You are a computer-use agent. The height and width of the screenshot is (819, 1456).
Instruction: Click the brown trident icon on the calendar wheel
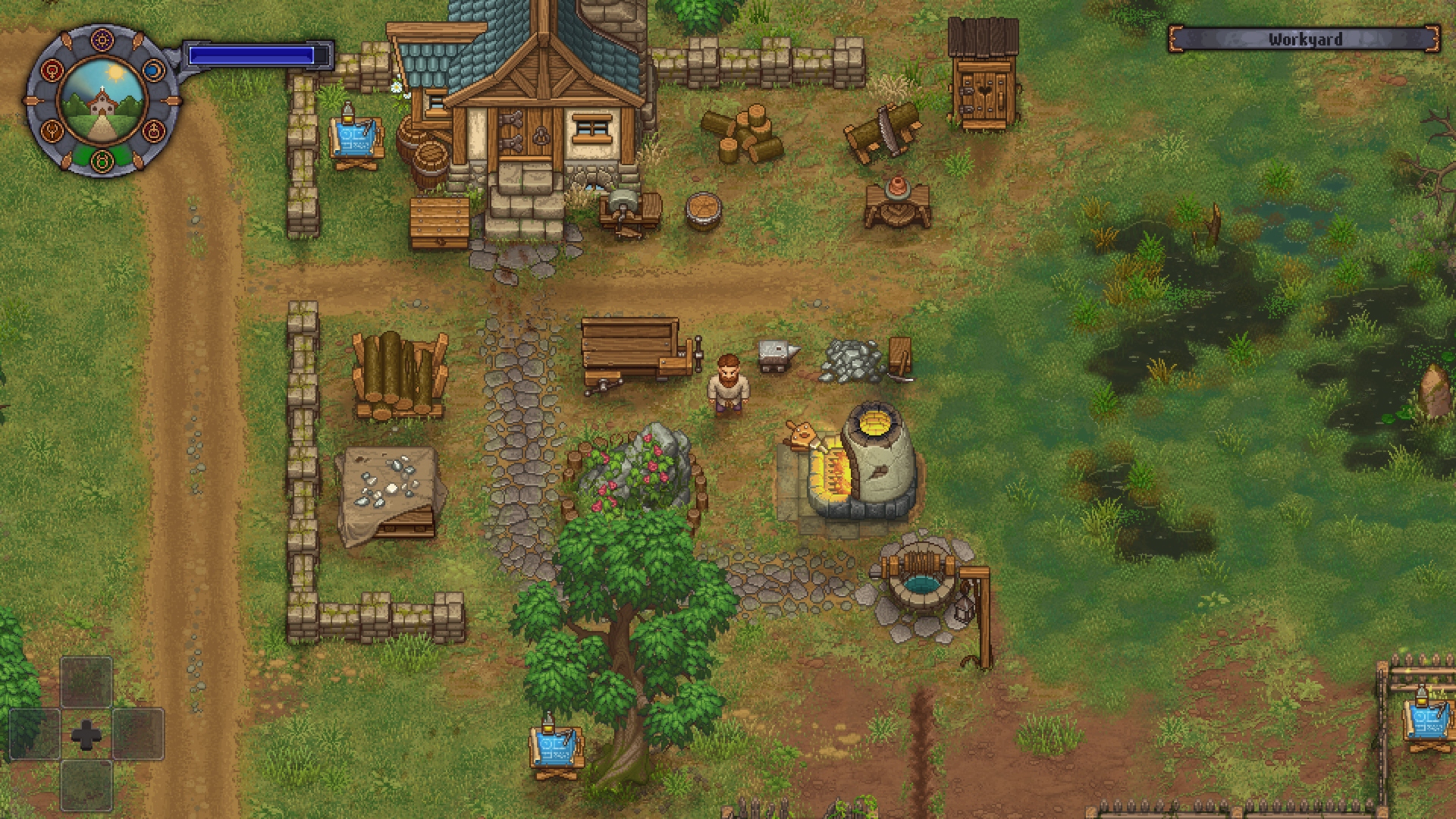52,132
